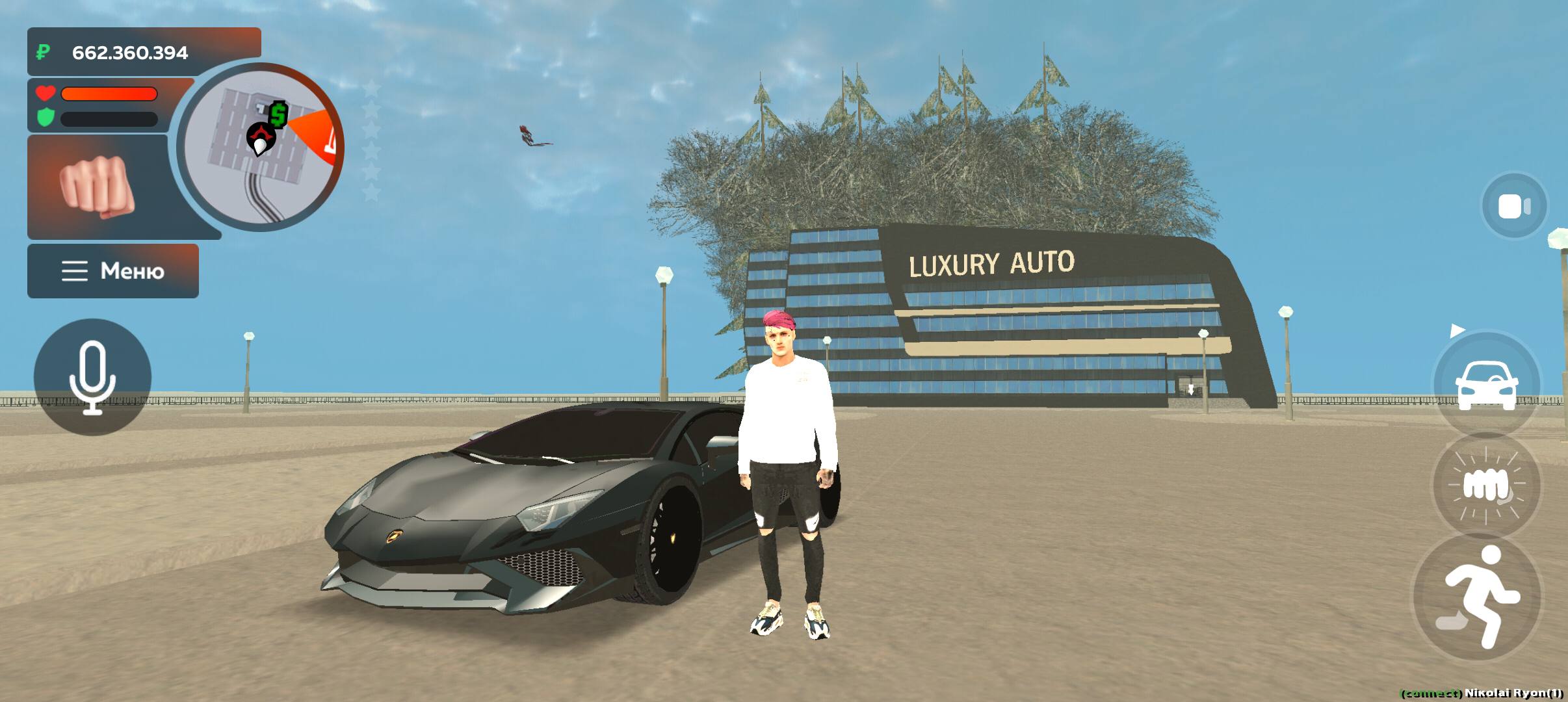This screenshot has width=1568, height=702.
Task: Tap the ruble currency symbol icon
Action: (43, 51)
